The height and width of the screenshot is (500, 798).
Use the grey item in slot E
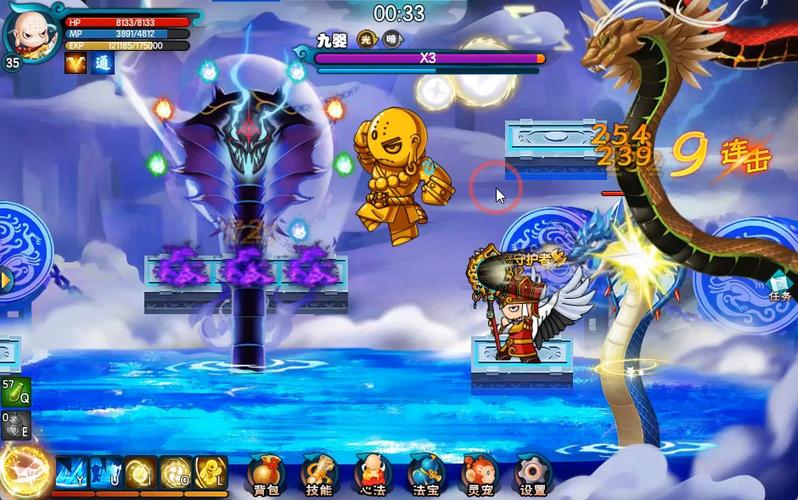pos(14,425)
